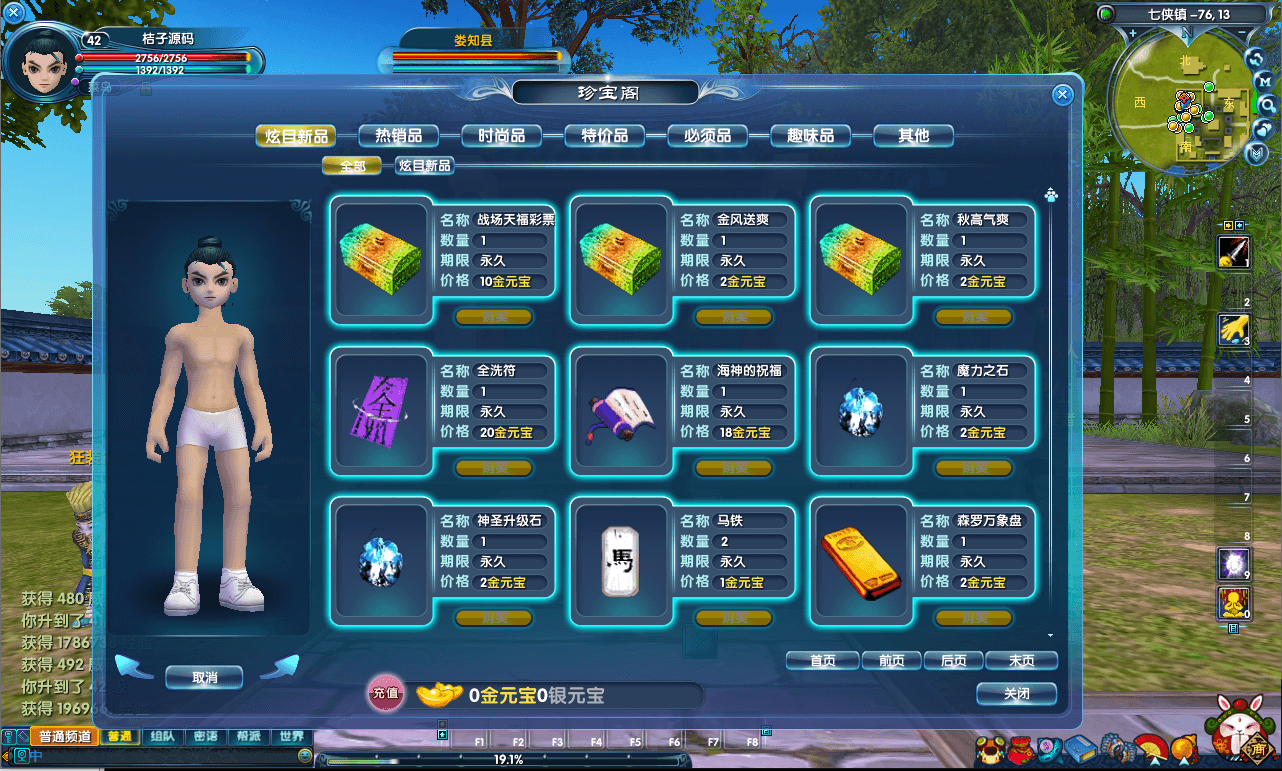Close the 珍宝阁 shop with the X button
This screenshot has height=771, width=1282.
[1062, 95]
